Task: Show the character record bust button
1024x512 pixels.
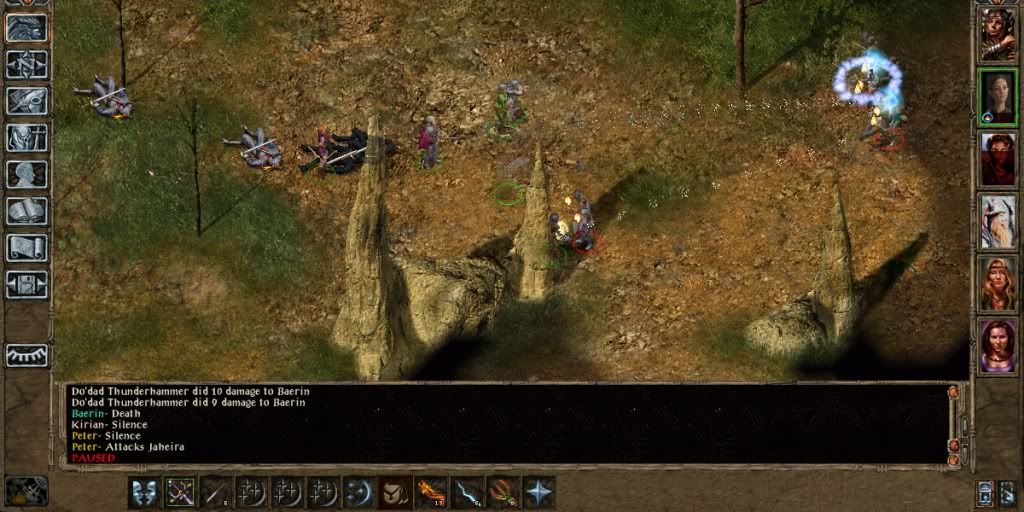Action: tap(27, 174)
